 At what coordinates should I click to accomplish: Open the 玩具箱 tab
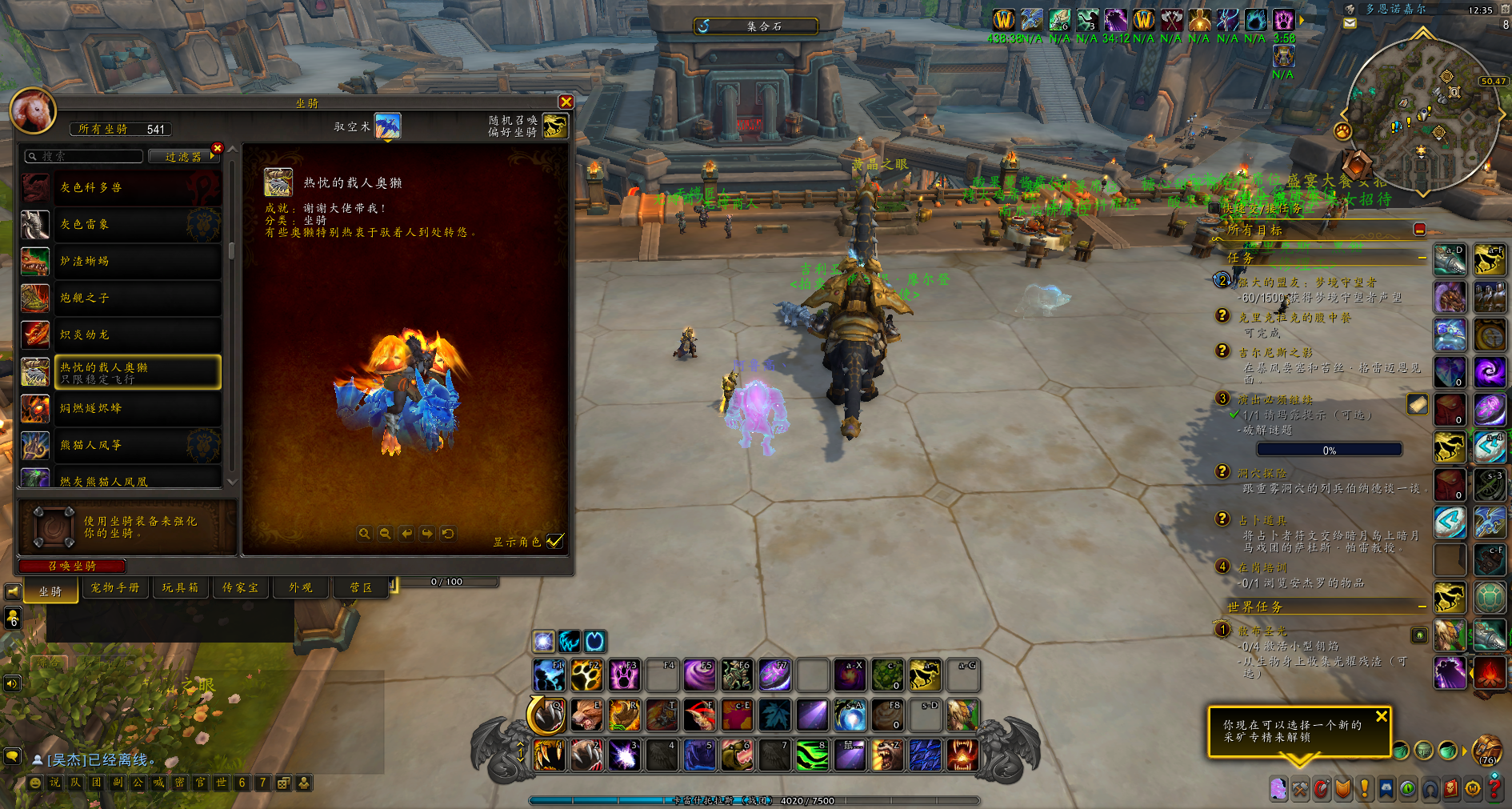(x=180, y=588)
